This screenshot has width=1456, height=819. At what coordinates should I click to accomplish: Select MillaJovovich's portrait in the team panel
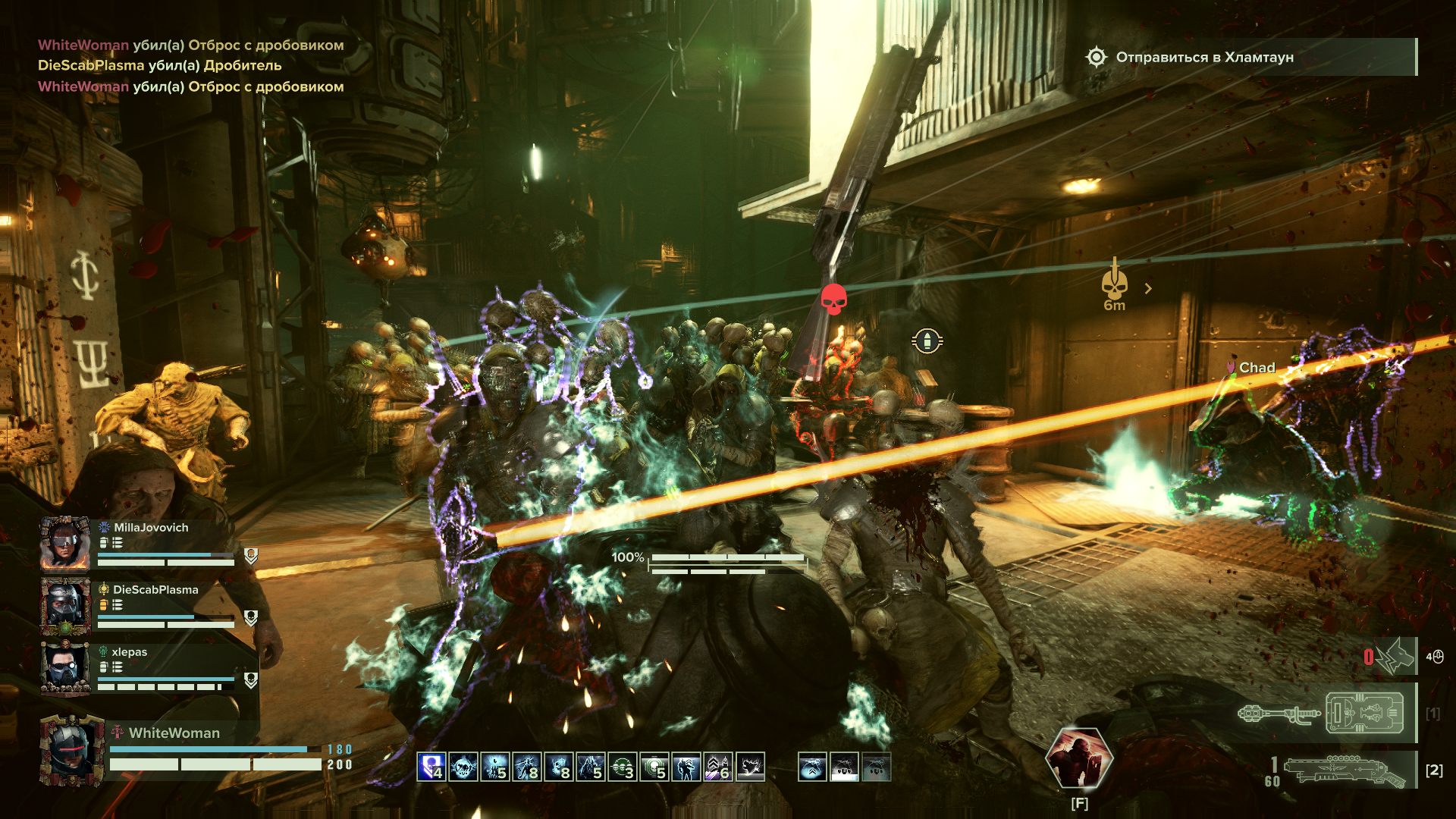tap(65, 543)
